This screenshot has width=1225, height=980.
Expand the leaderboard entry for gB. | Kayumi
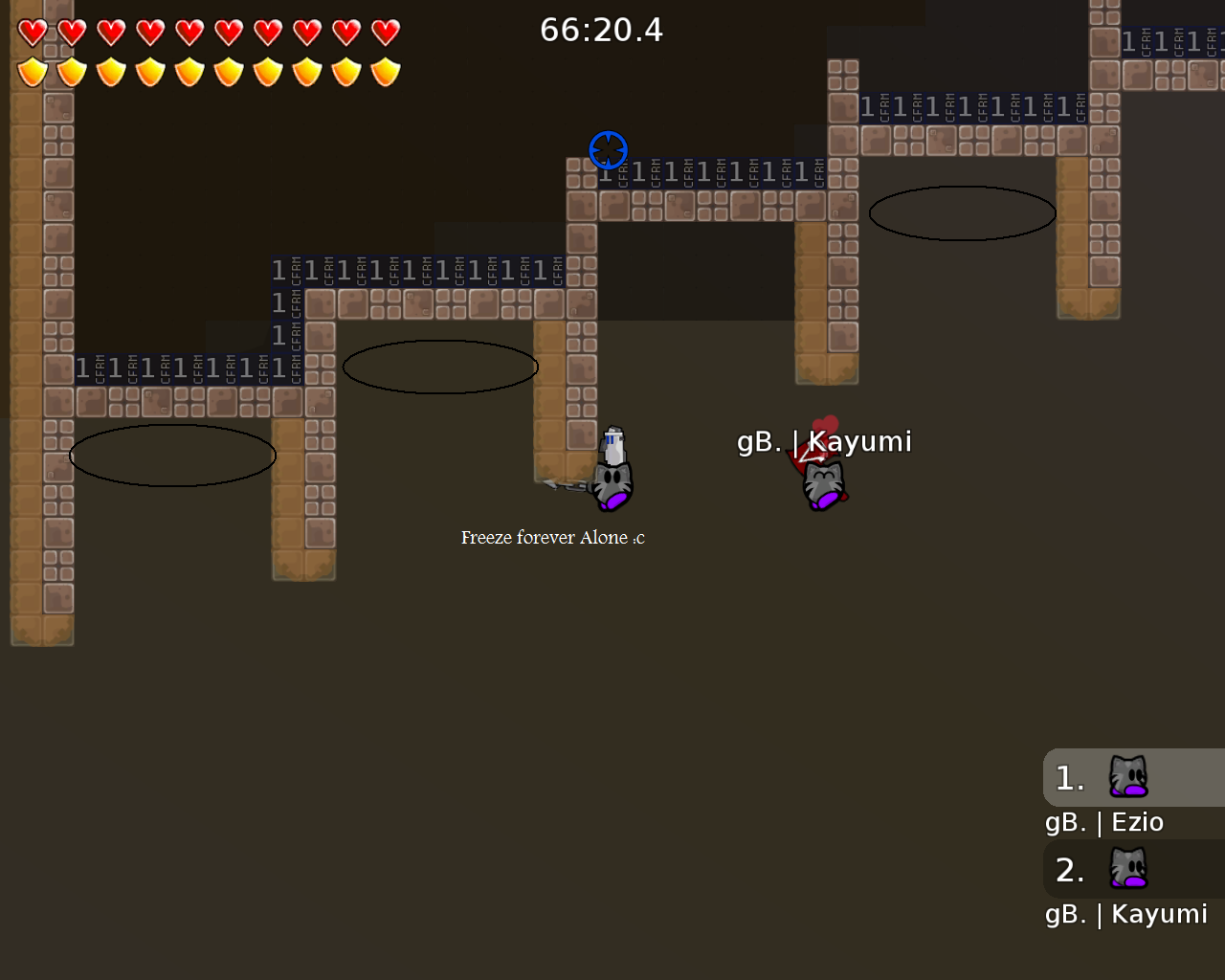[1125, 914]
